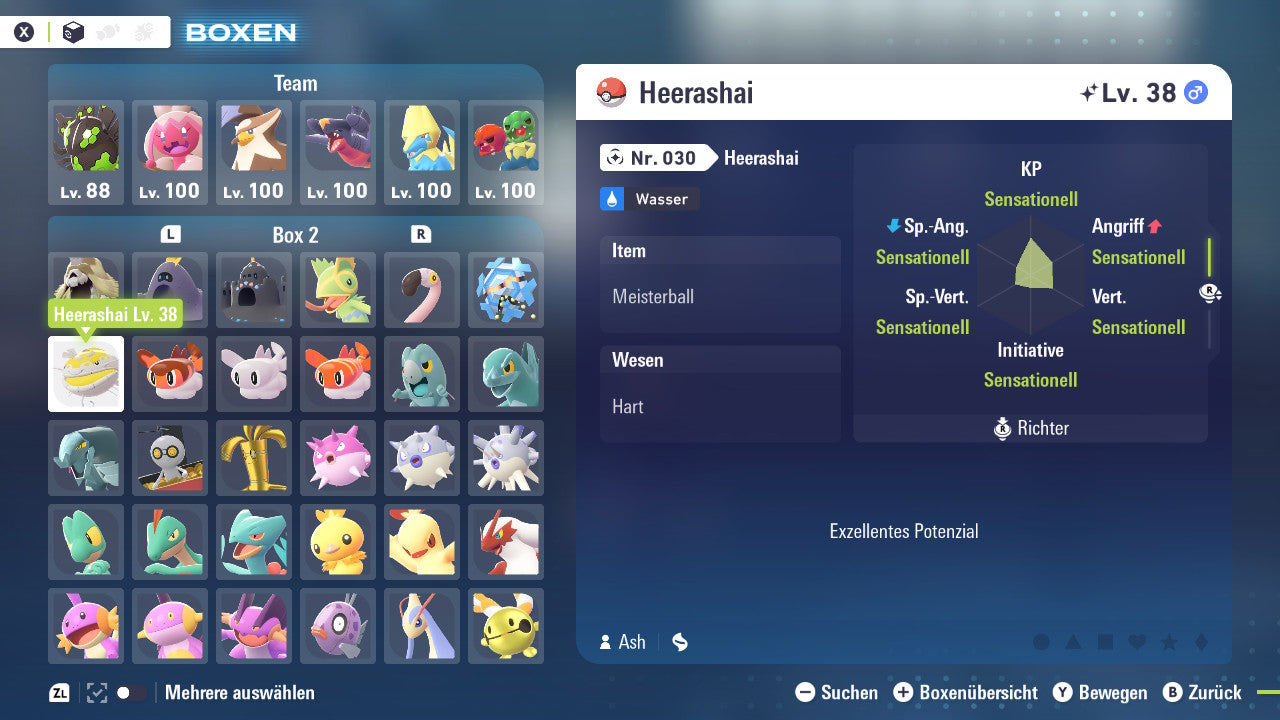Pick the Treecko in Box 2

(x=86, y=542)
